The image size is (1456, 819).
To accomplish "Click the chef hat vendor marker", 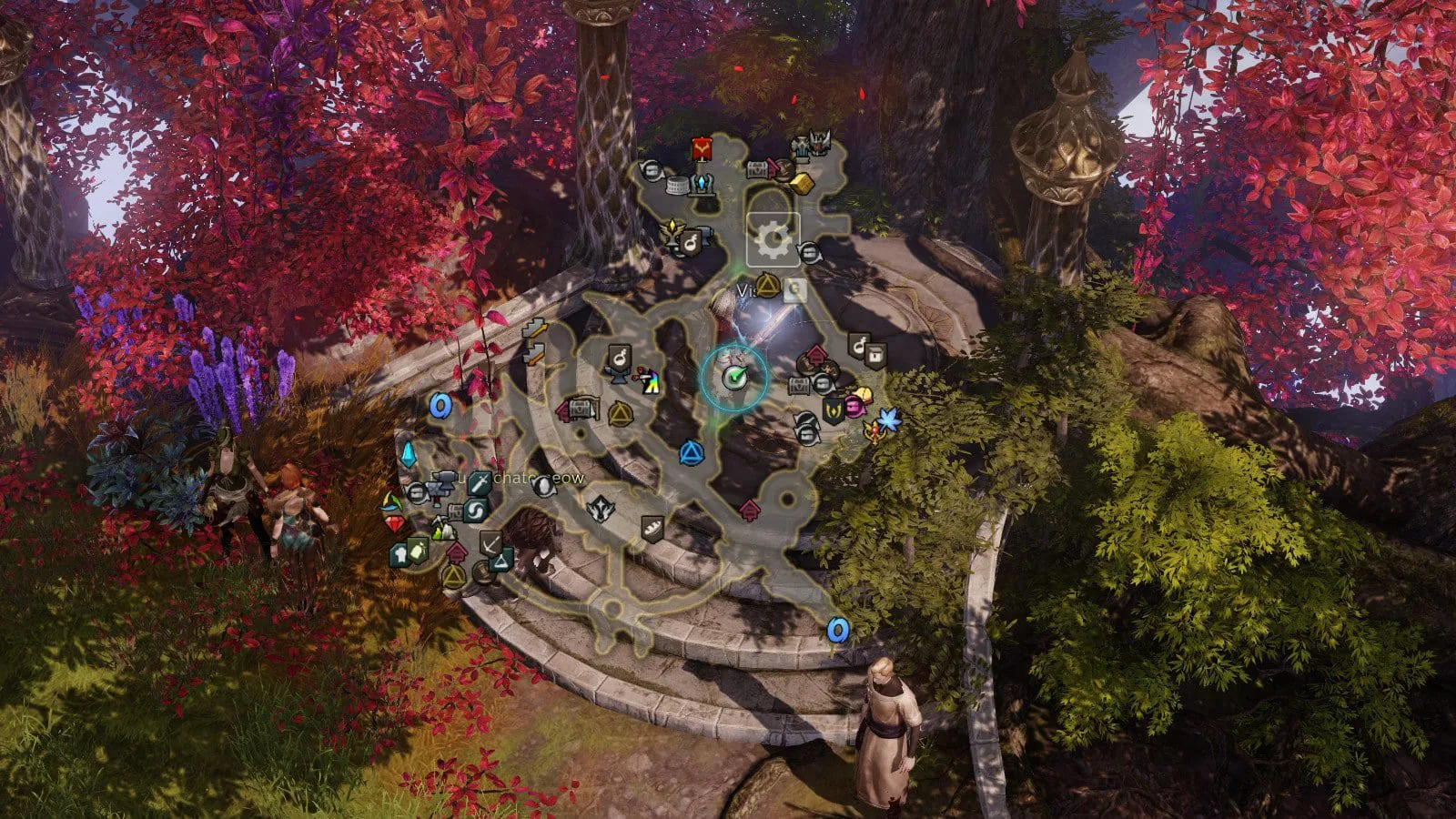I will (x=400, y=554).
